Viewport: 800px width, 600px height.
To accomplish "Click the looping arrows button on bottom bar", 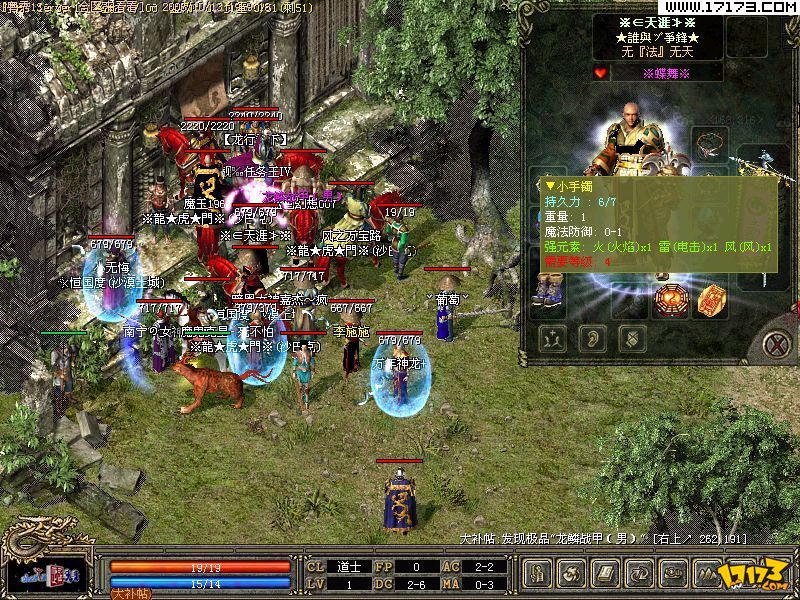I will click(641, 573).
